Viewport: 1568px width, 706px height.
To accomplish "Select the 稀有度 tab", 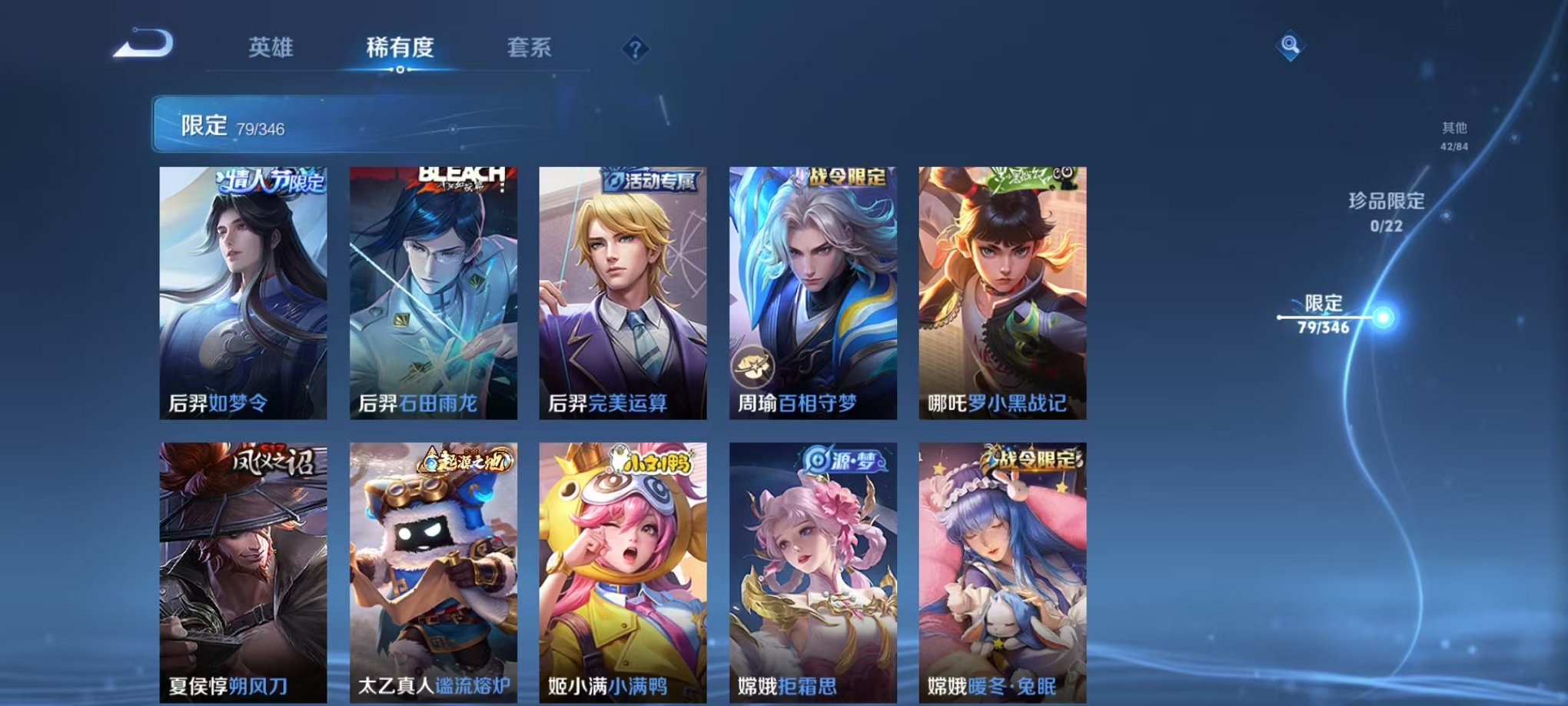I will coord(401,48).
